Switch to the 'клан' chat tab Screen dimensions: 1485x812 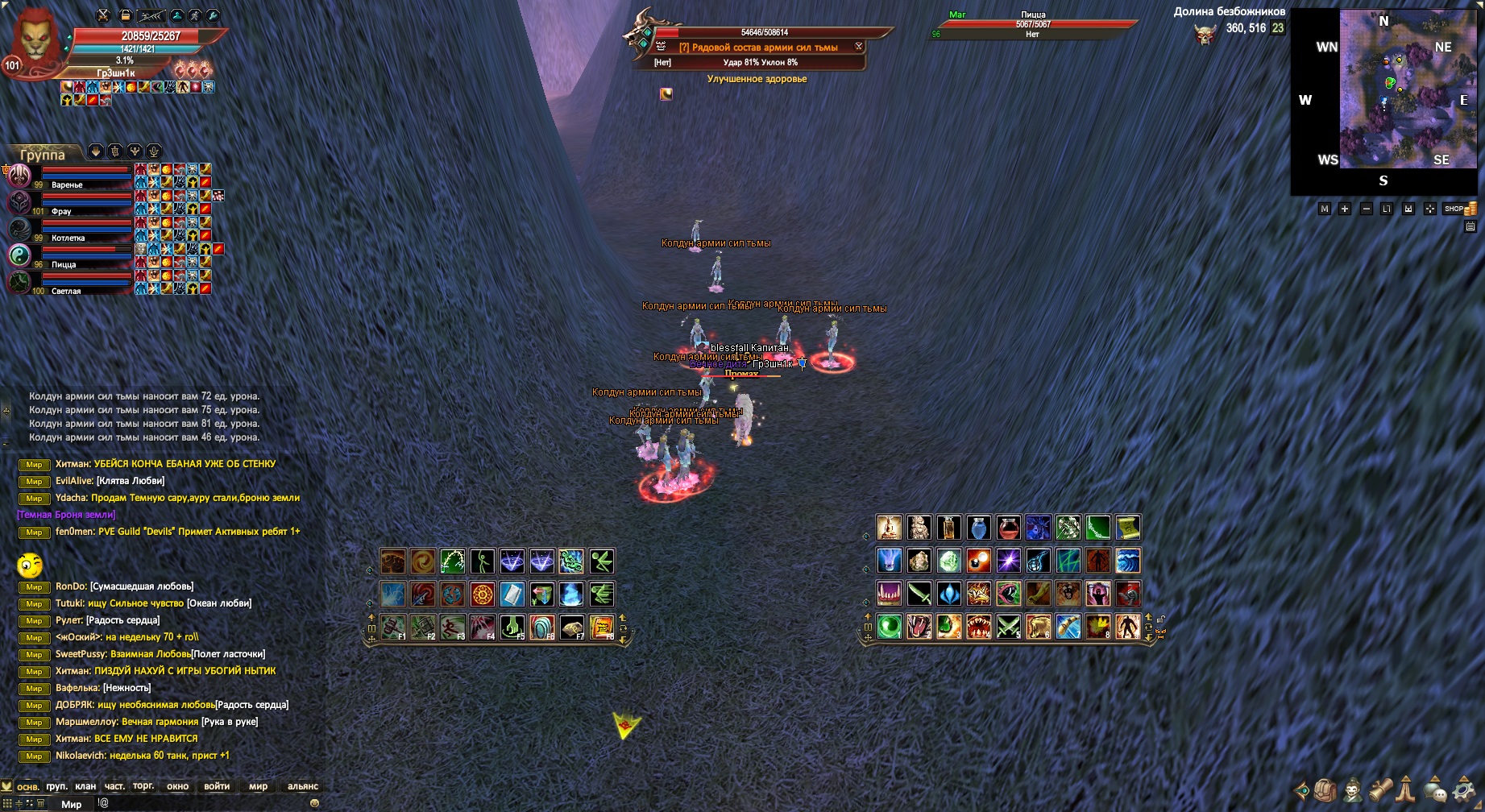(85, 786)
